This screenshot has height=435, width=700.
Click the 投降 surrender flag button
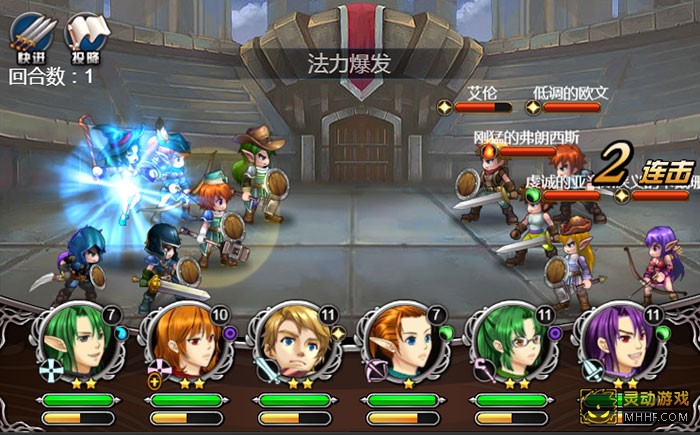[x=86, y=34]
